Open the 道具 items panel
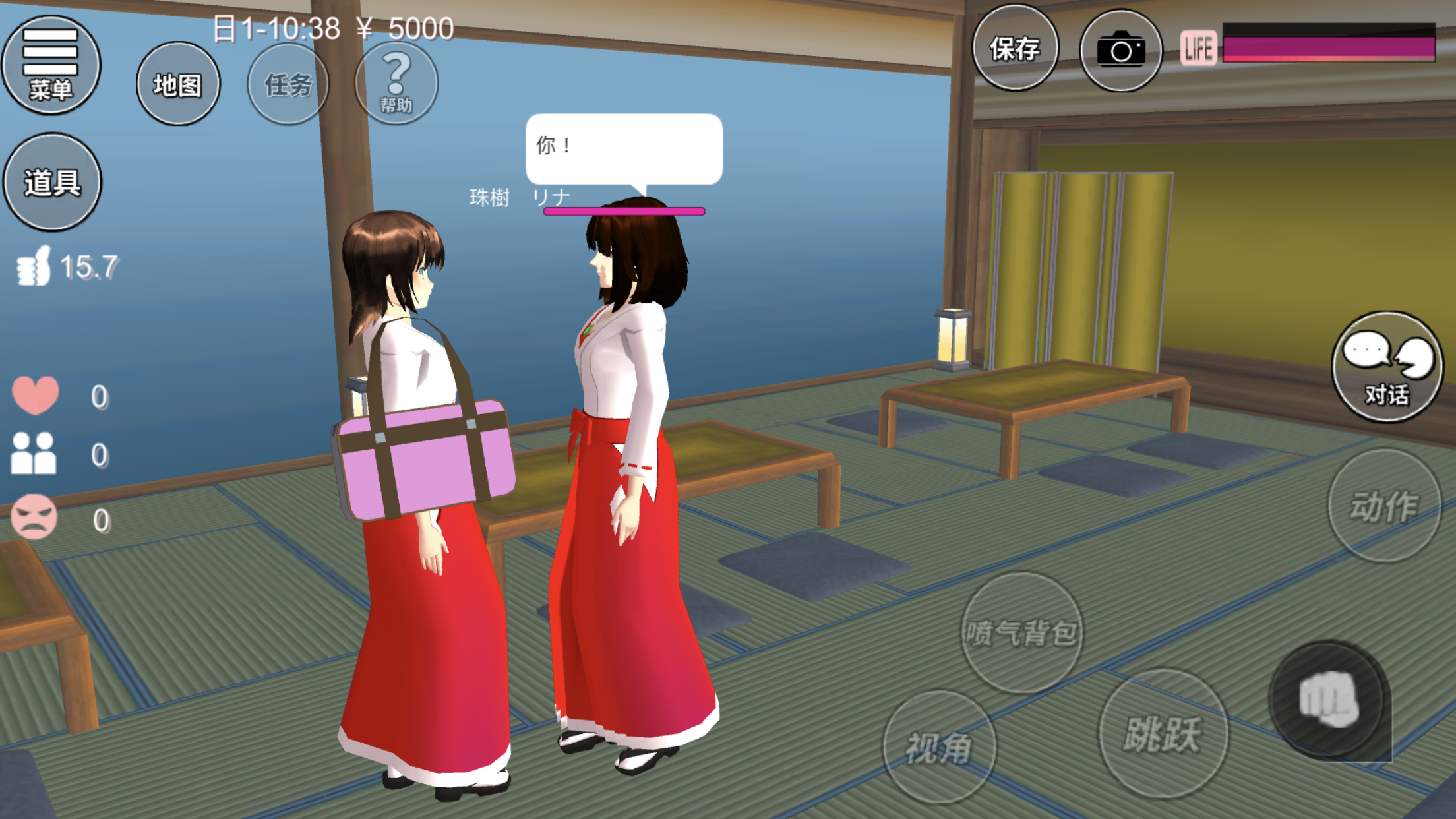 [52, 182]
